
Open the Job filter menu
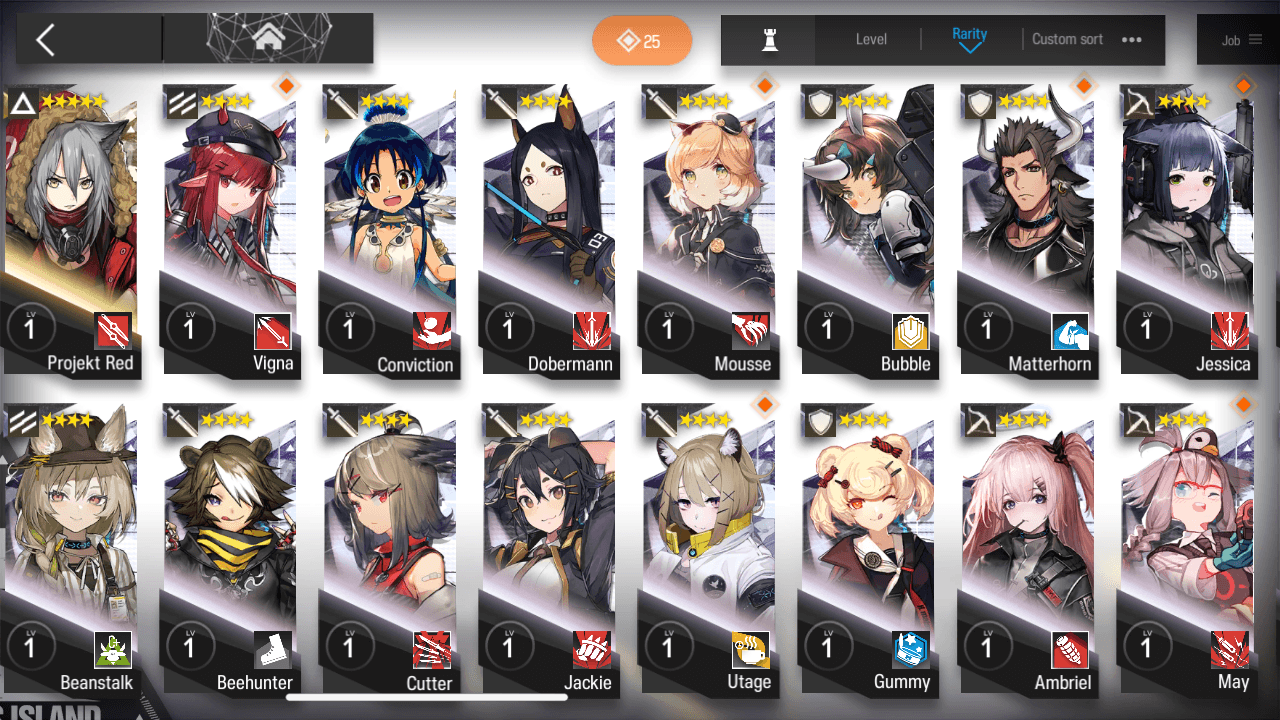[x=1241, y=40]
